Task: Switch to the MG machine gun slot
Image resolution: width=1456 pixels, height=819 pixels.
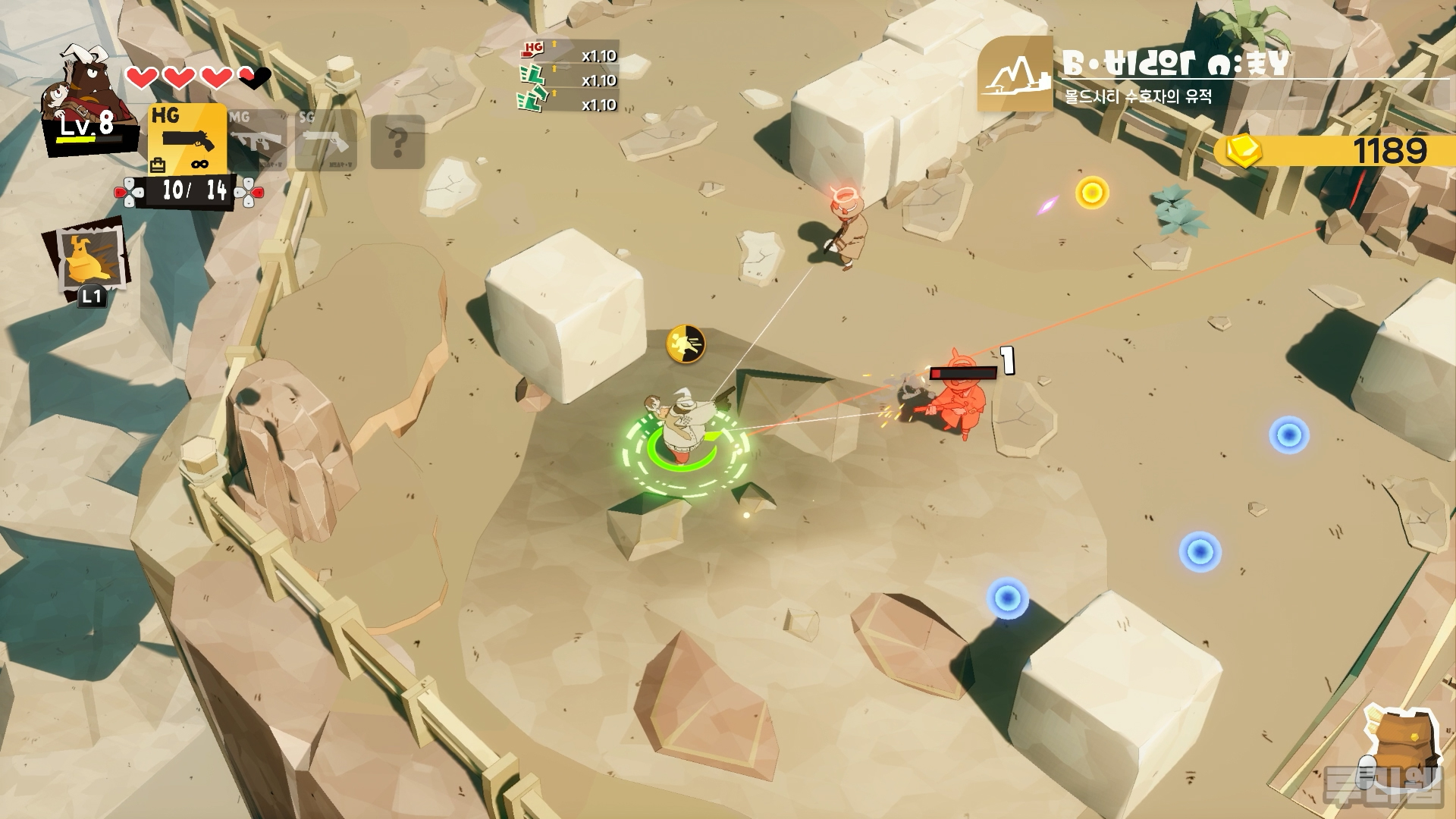Action: point(257,140)
